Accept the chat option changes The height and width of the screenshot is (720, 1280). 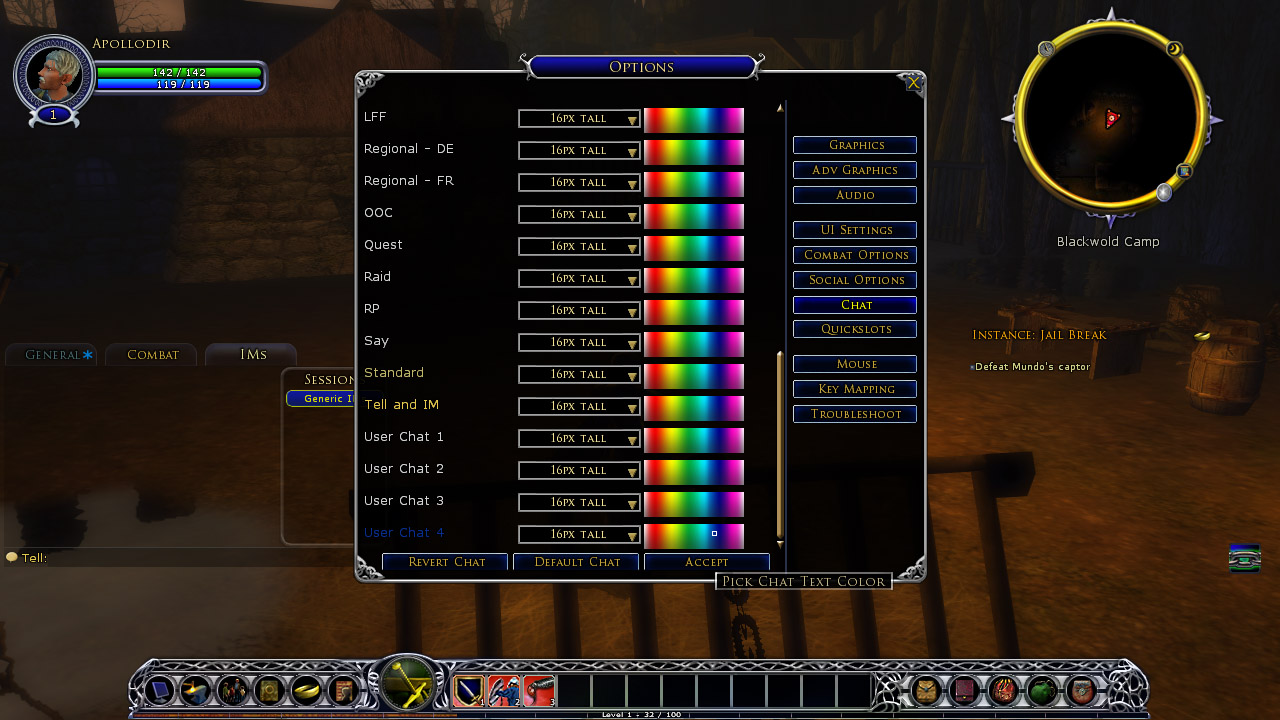(x=706, y=562)
